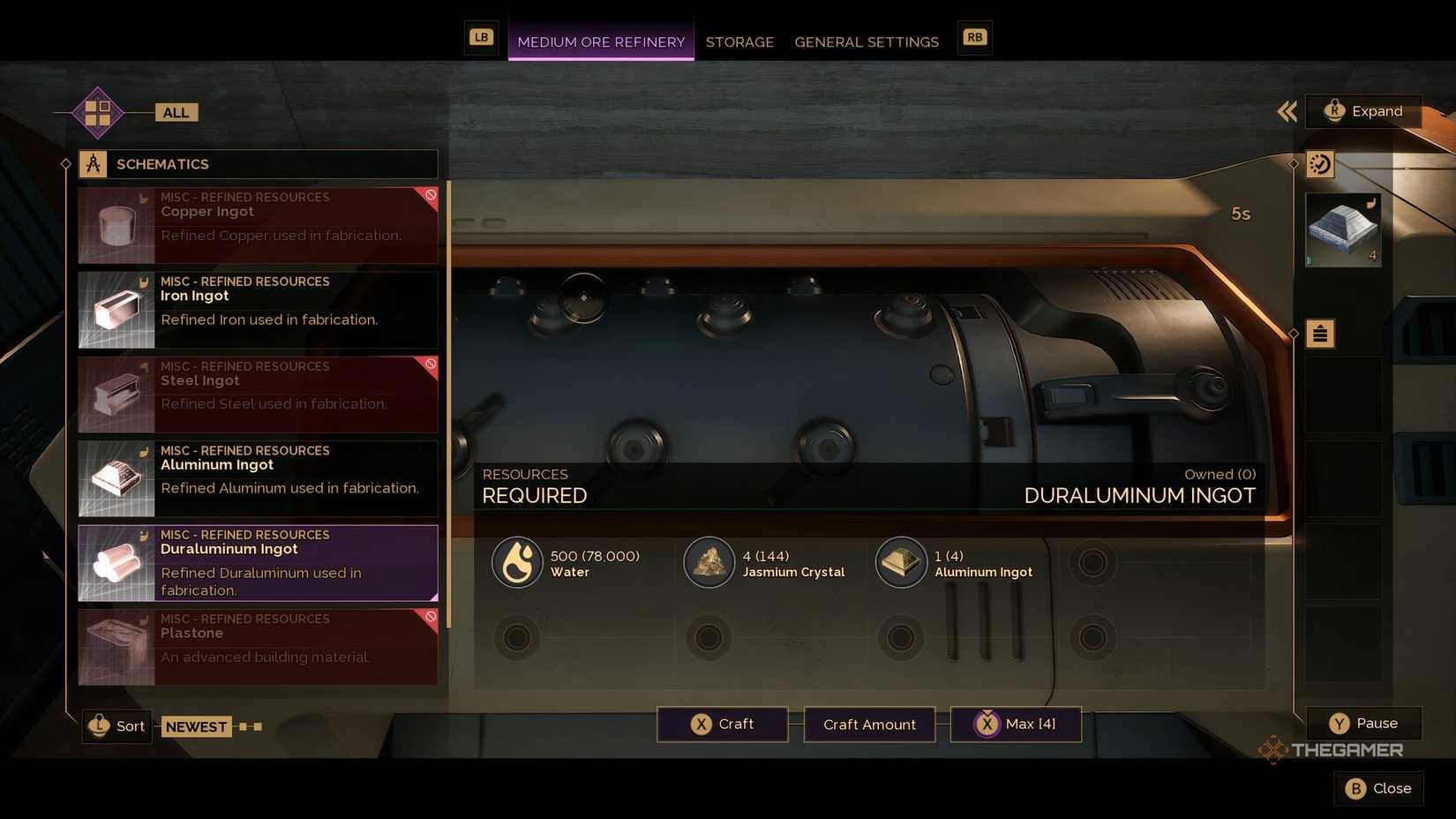Click the Aluminum Ingot requirement icon
Image resolution: width=1456 pixels, height=819 pixels.
900,562
